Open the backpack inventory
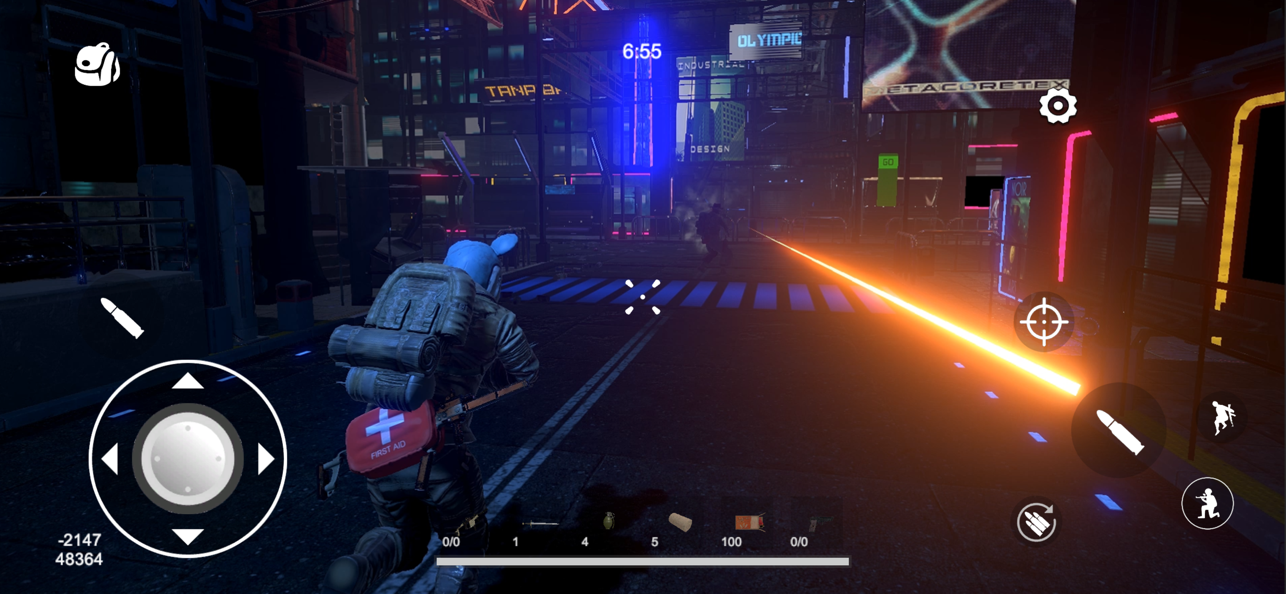The width and height of the screenshot is (1286, 594). [98, 65]
